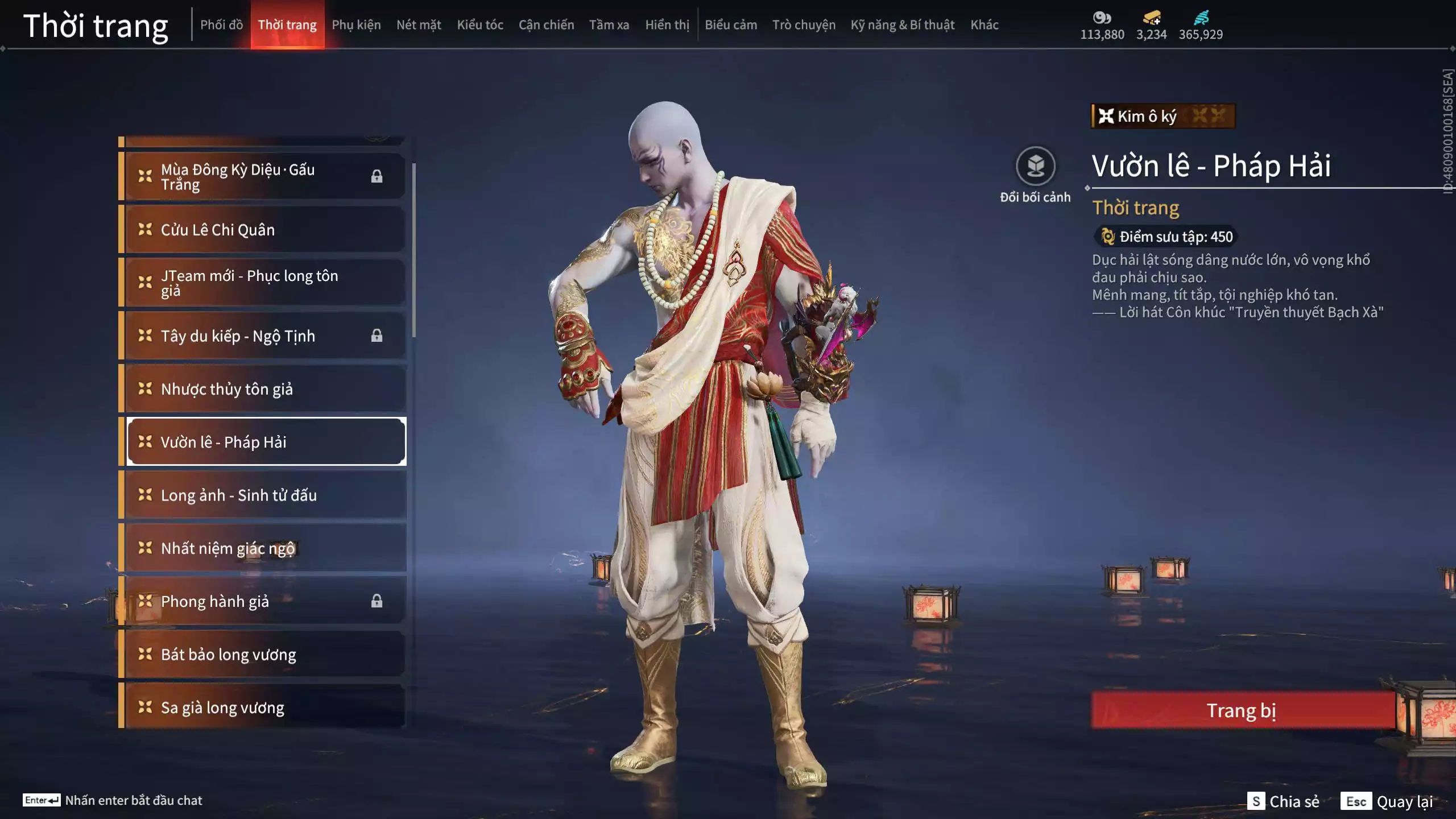Go back with Quay lại
The width and height of the screenshot is (1456, 819).
[1388, 801]
